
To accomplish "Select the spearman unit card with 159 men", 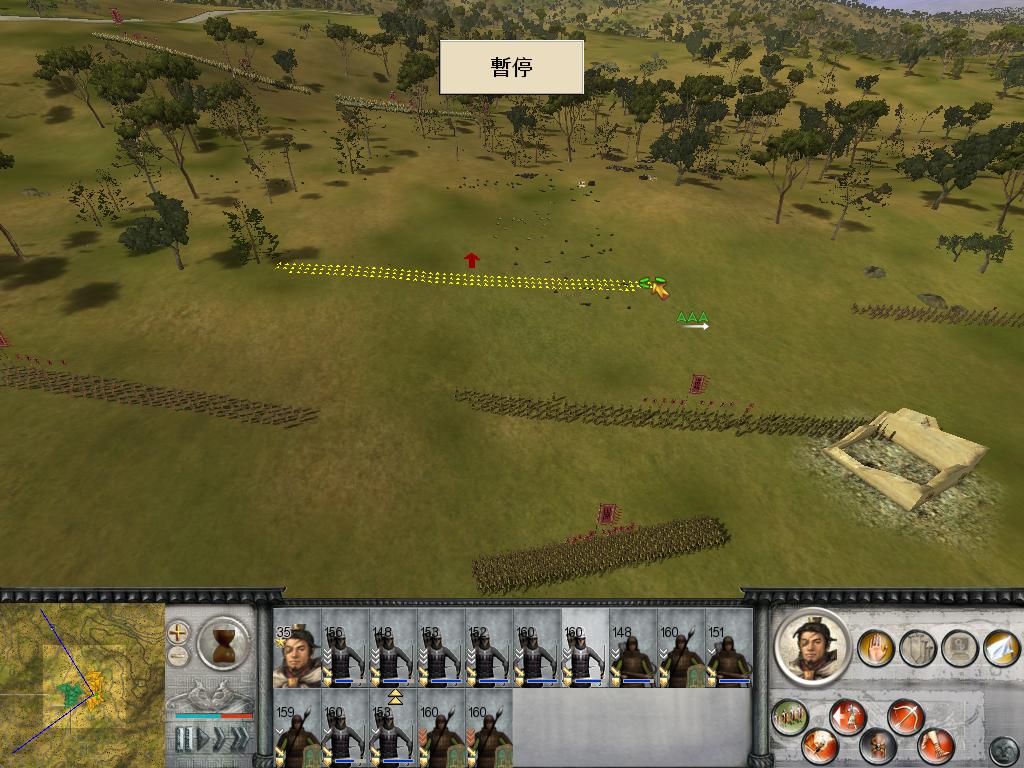I will click(297, 727).
